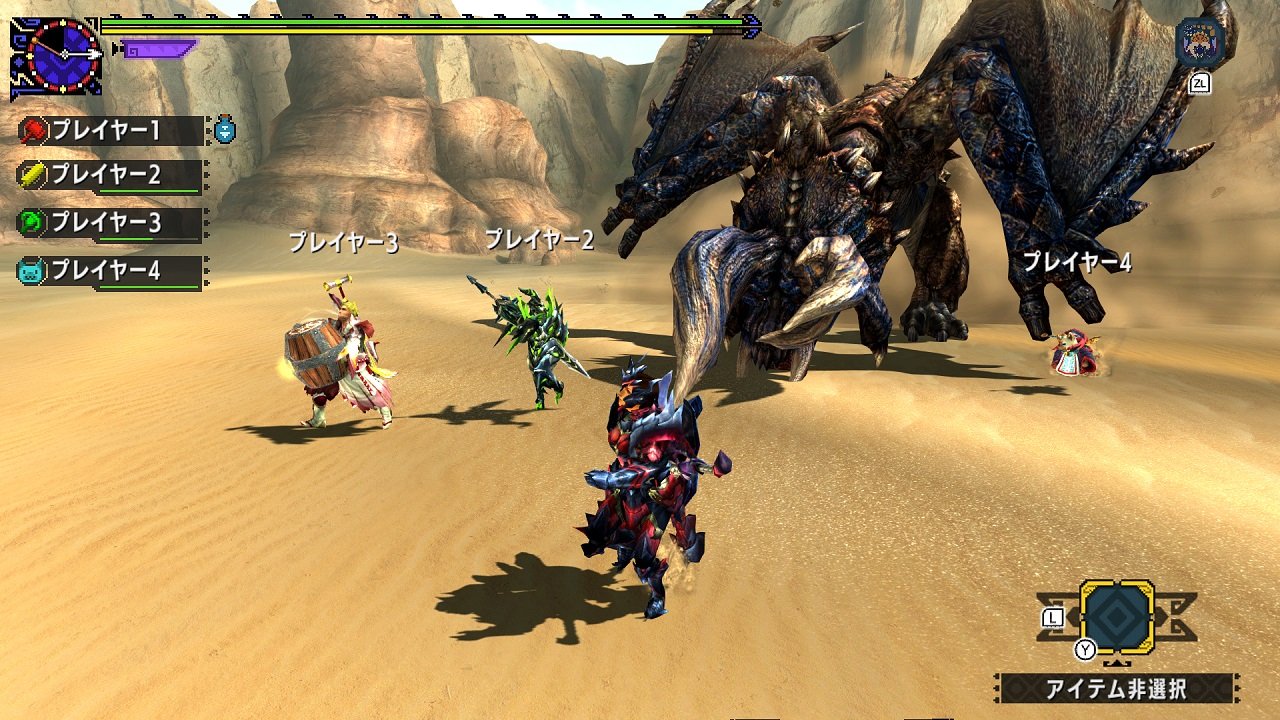Click the item pouch slot in the corner
This screenshot has width=1280, height=720.
click(x=1118, y=618)
